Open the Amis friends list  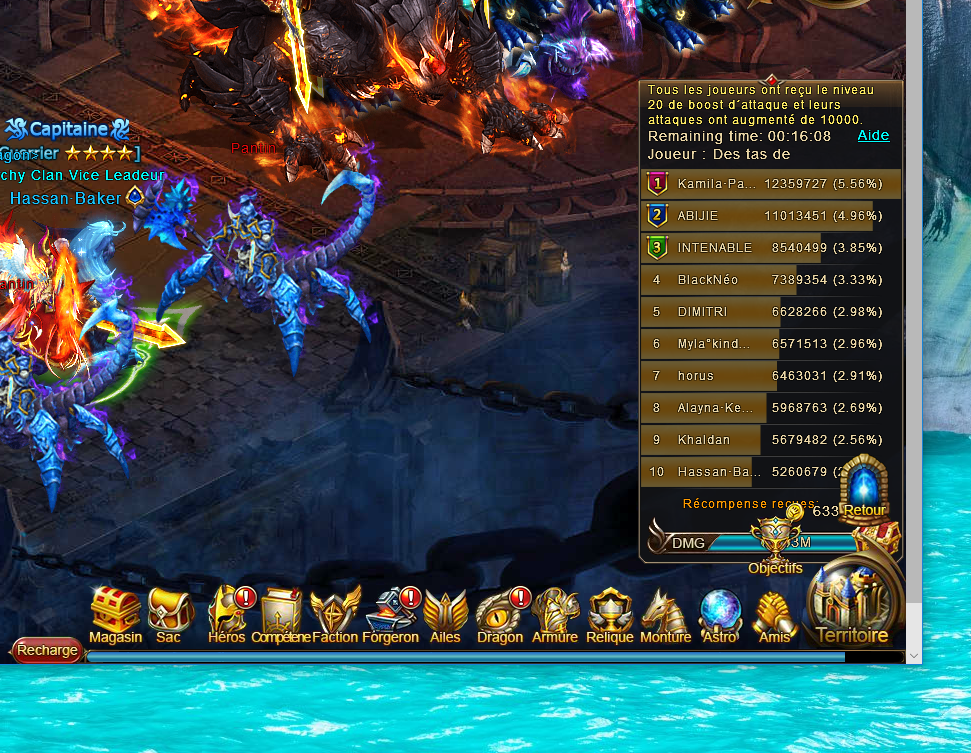(773, 612)
